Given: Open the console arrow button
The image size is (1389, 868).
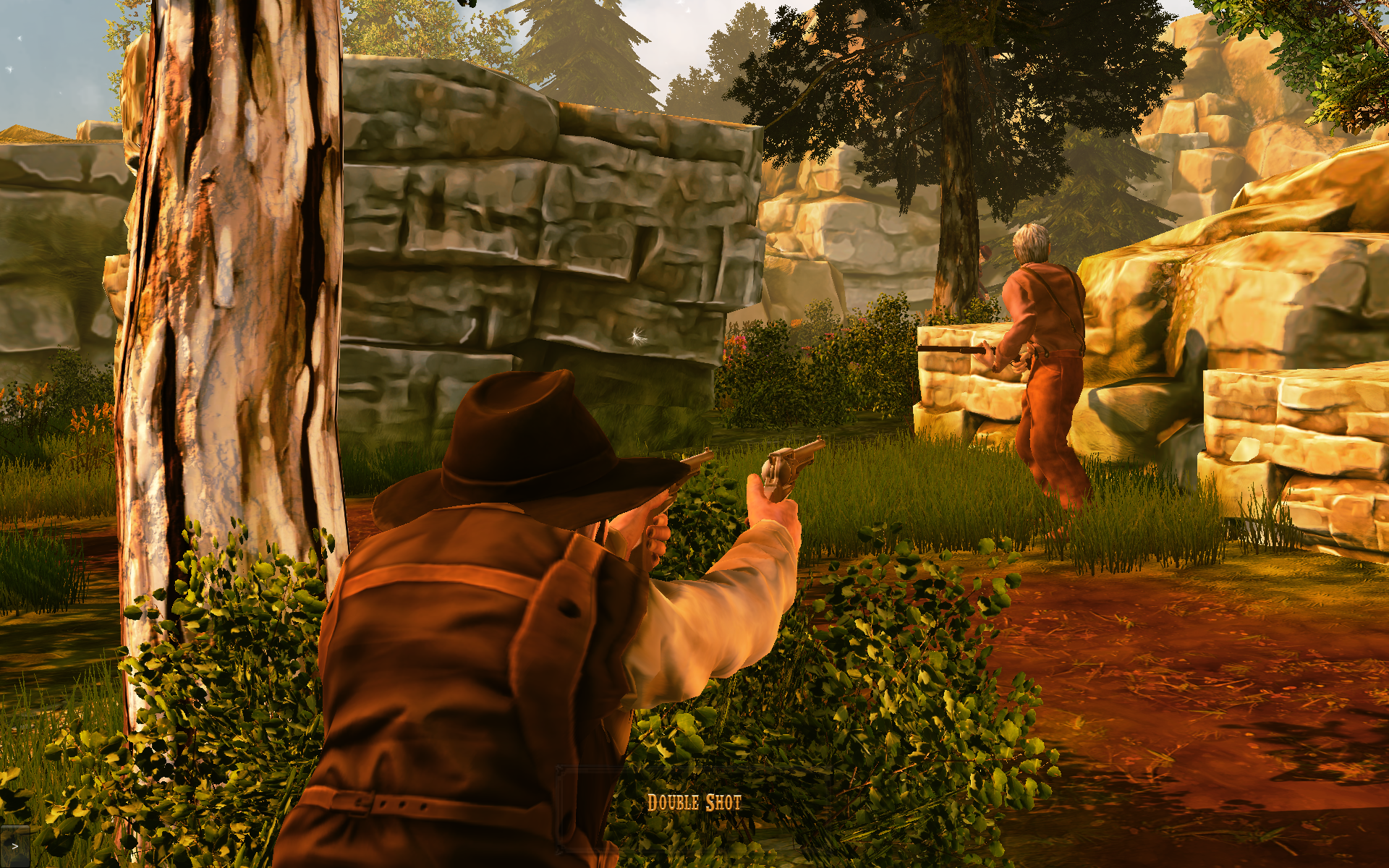Looking at the screenshot, I should tap(14, 846).
